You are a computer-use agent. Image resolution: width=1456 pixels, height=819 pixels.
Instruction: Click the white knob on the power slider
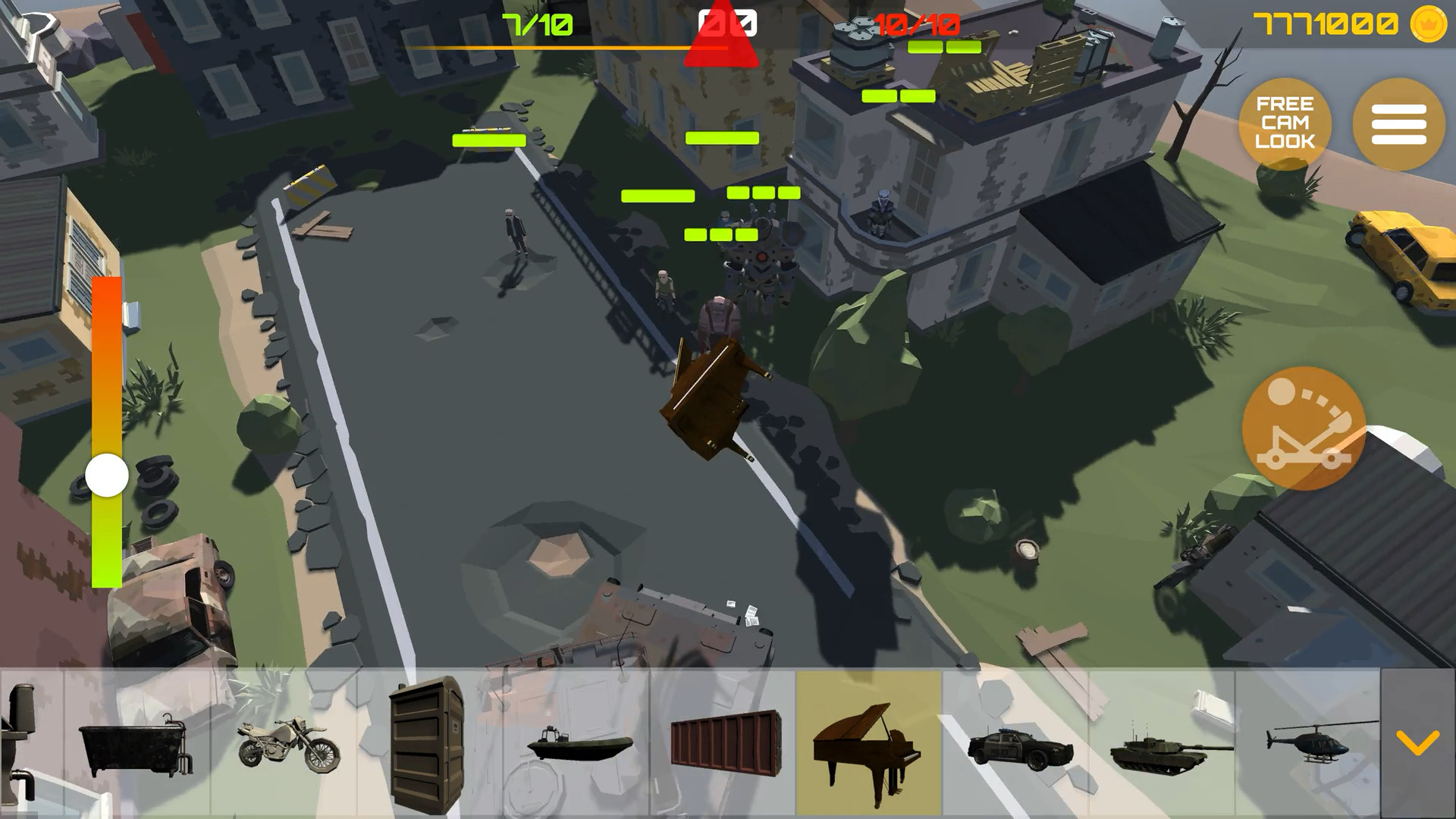(105, 475)
